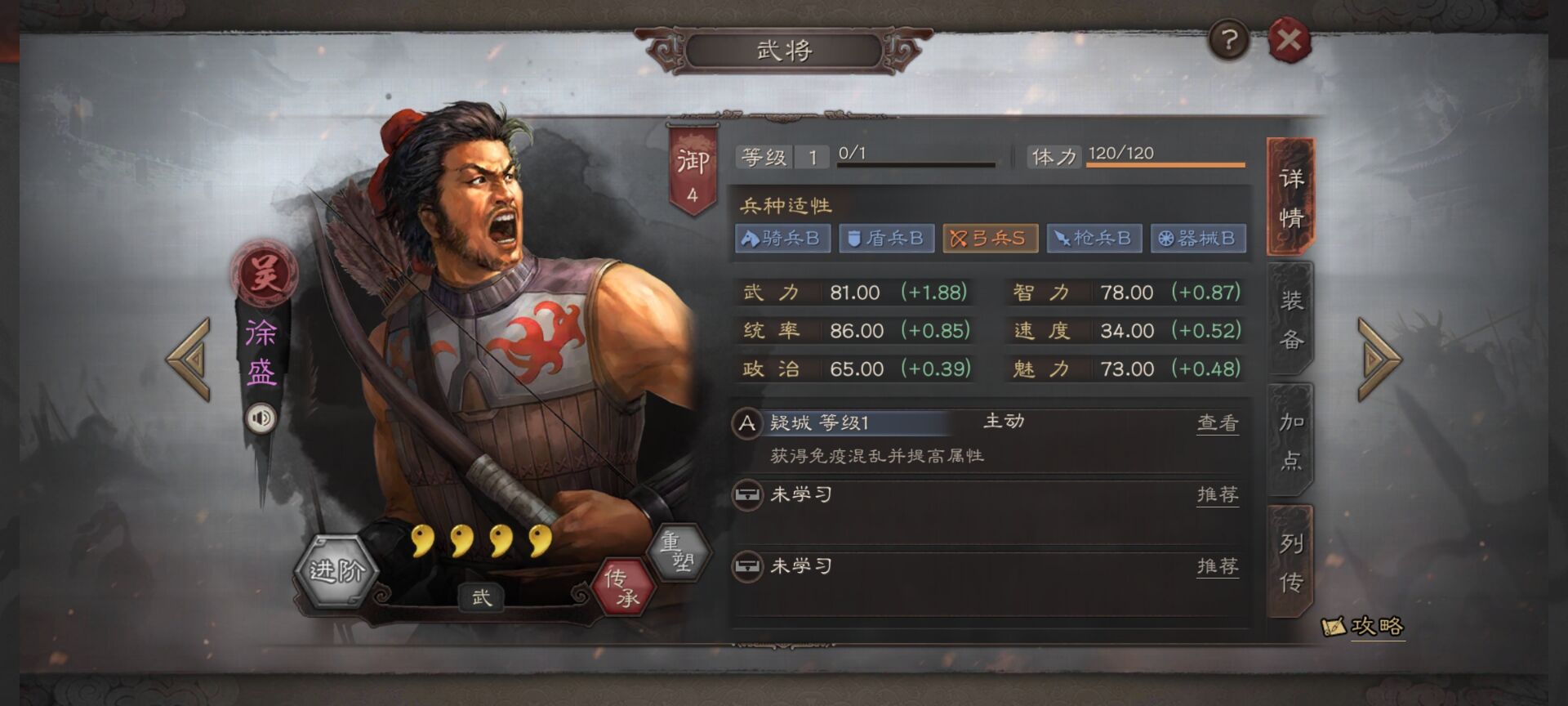The image size is (1568, 706).
Task: Choose the 盾兵B shield troop aptitude
Action: point(886,239)
